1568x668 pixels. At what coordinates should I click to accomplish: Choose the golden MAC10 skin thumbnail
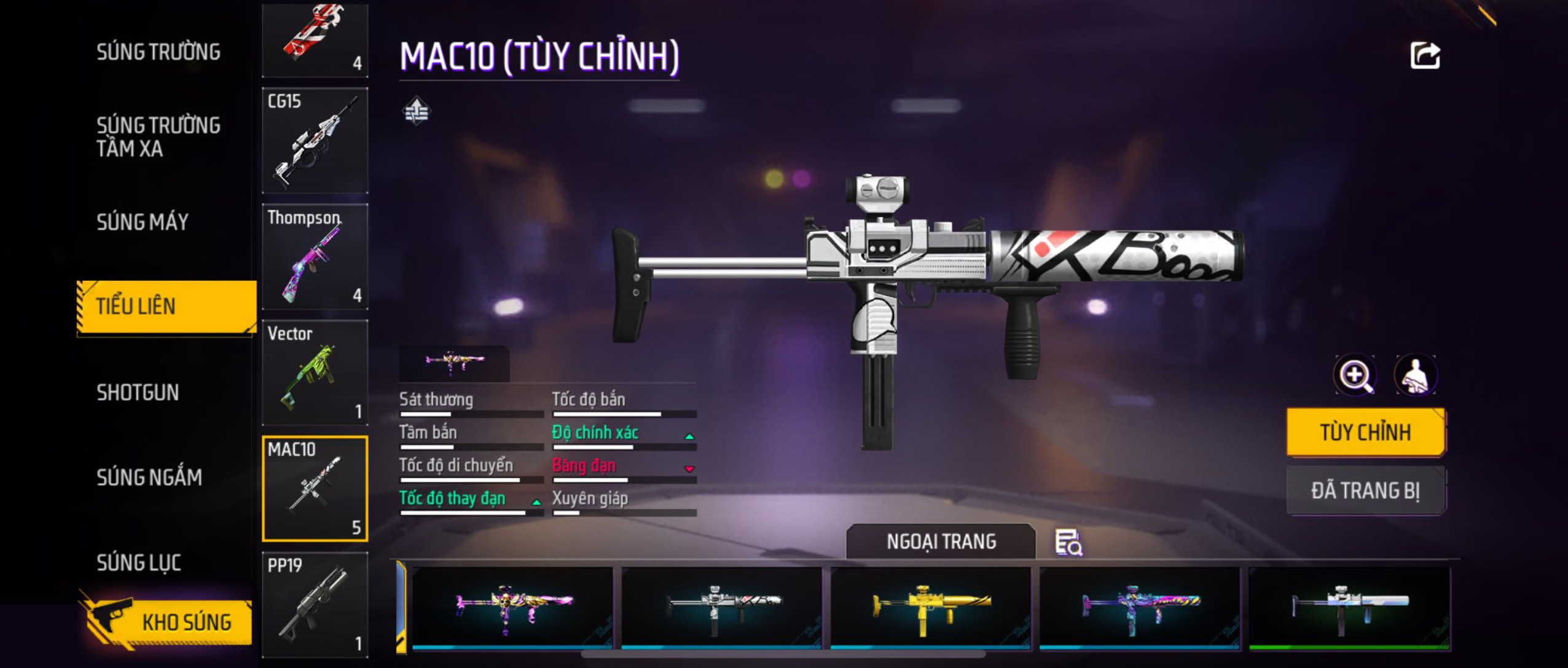[930, 607]
